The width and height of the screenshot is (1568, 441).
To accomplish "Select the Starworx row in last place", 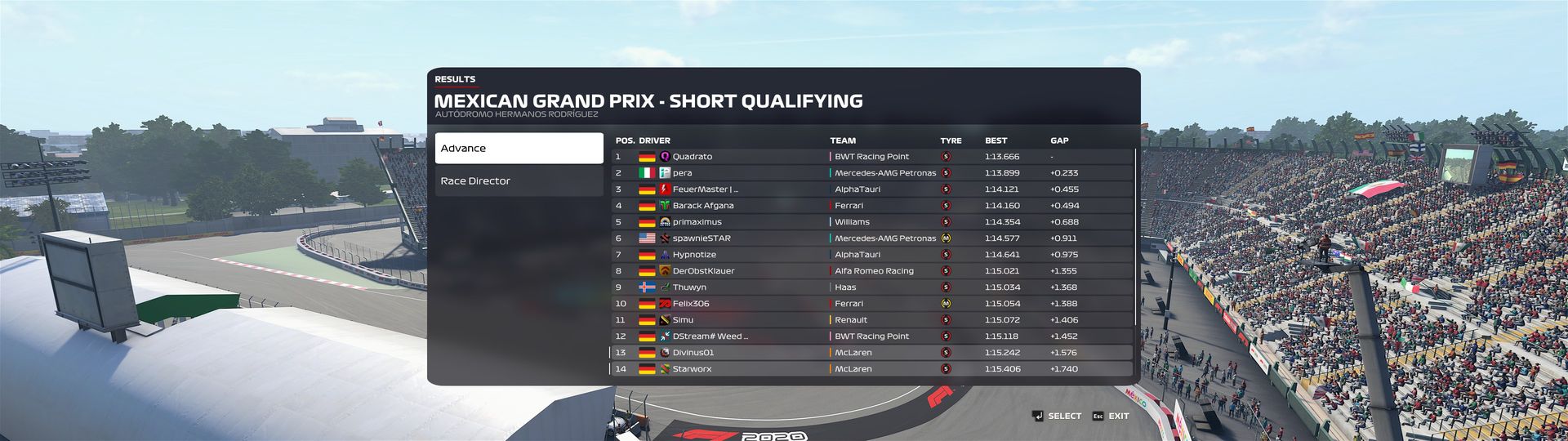I will (x=871, y=369).
